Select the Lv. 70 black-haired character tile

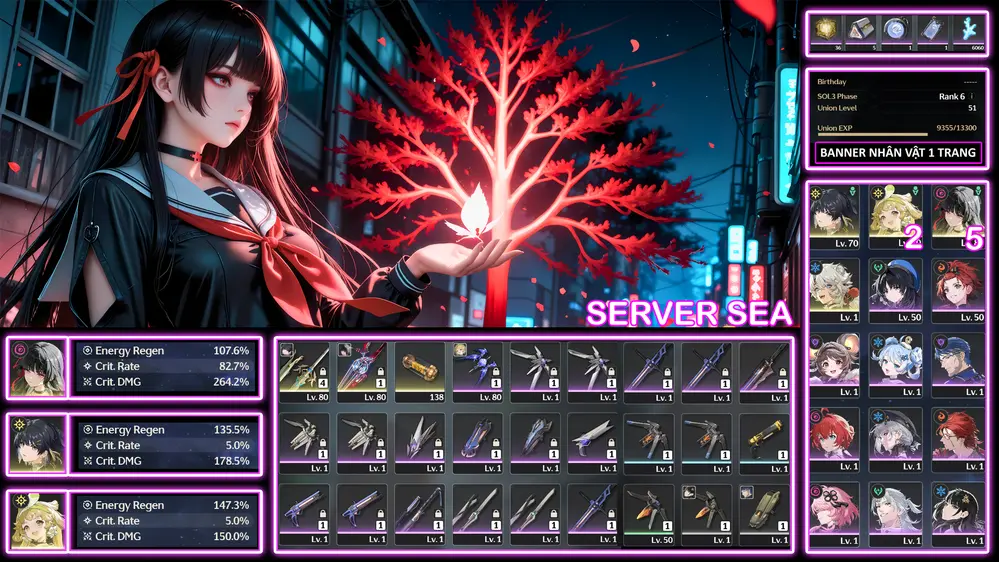tap(833, 214)
